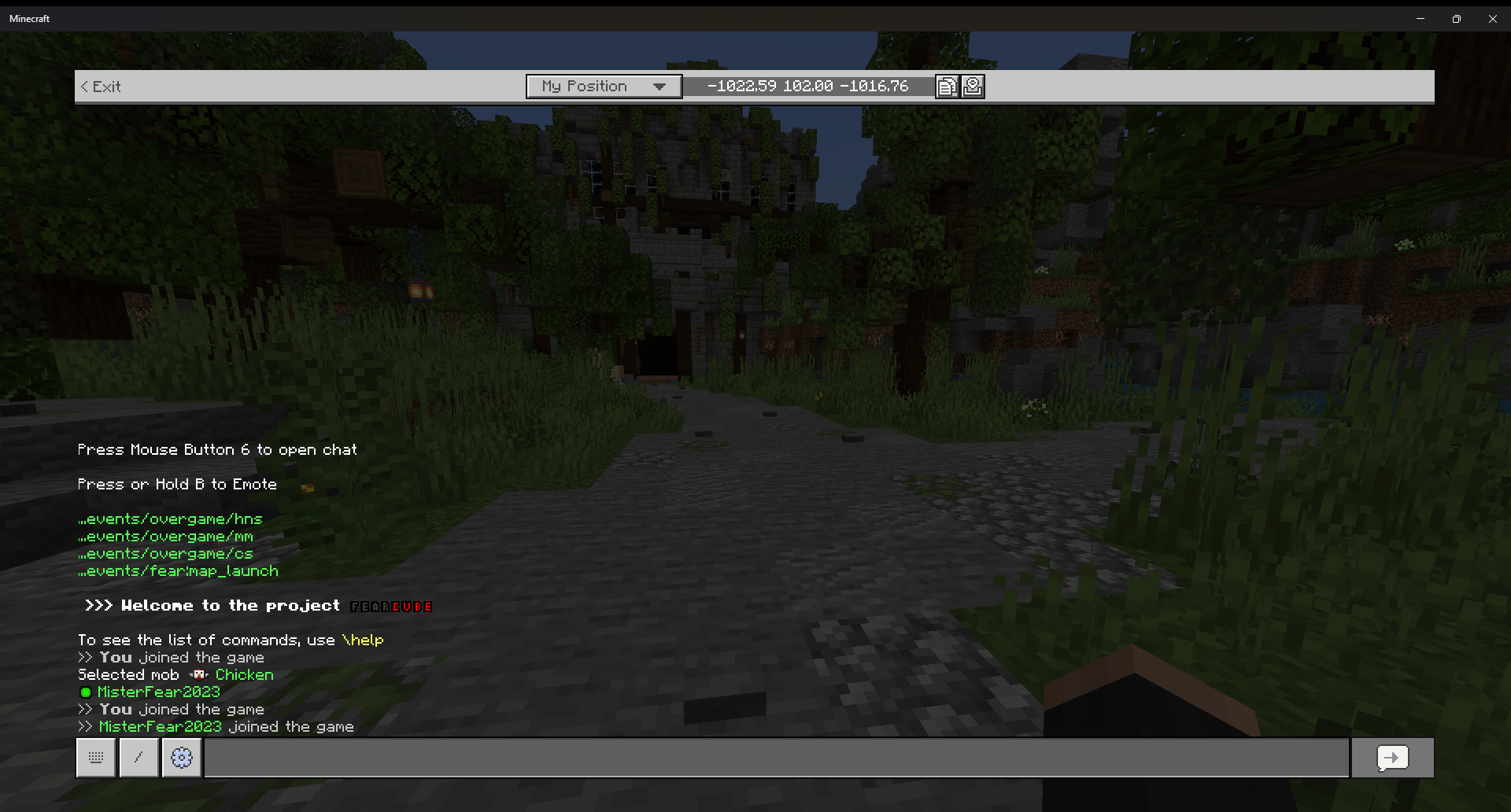Open chat settings with the gear icon
Image resolution: width=1511 pixels, height=812 pixels.
tap(181, 758)
